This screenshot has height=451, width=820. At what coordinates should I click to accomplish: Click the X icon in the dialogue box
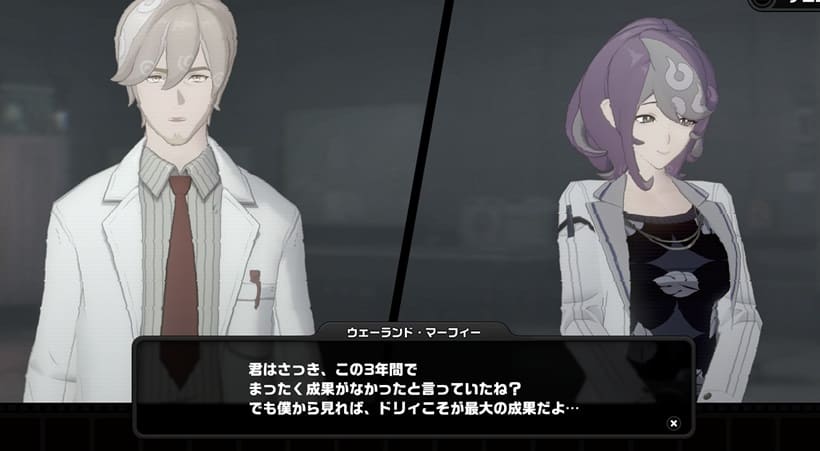674,423
